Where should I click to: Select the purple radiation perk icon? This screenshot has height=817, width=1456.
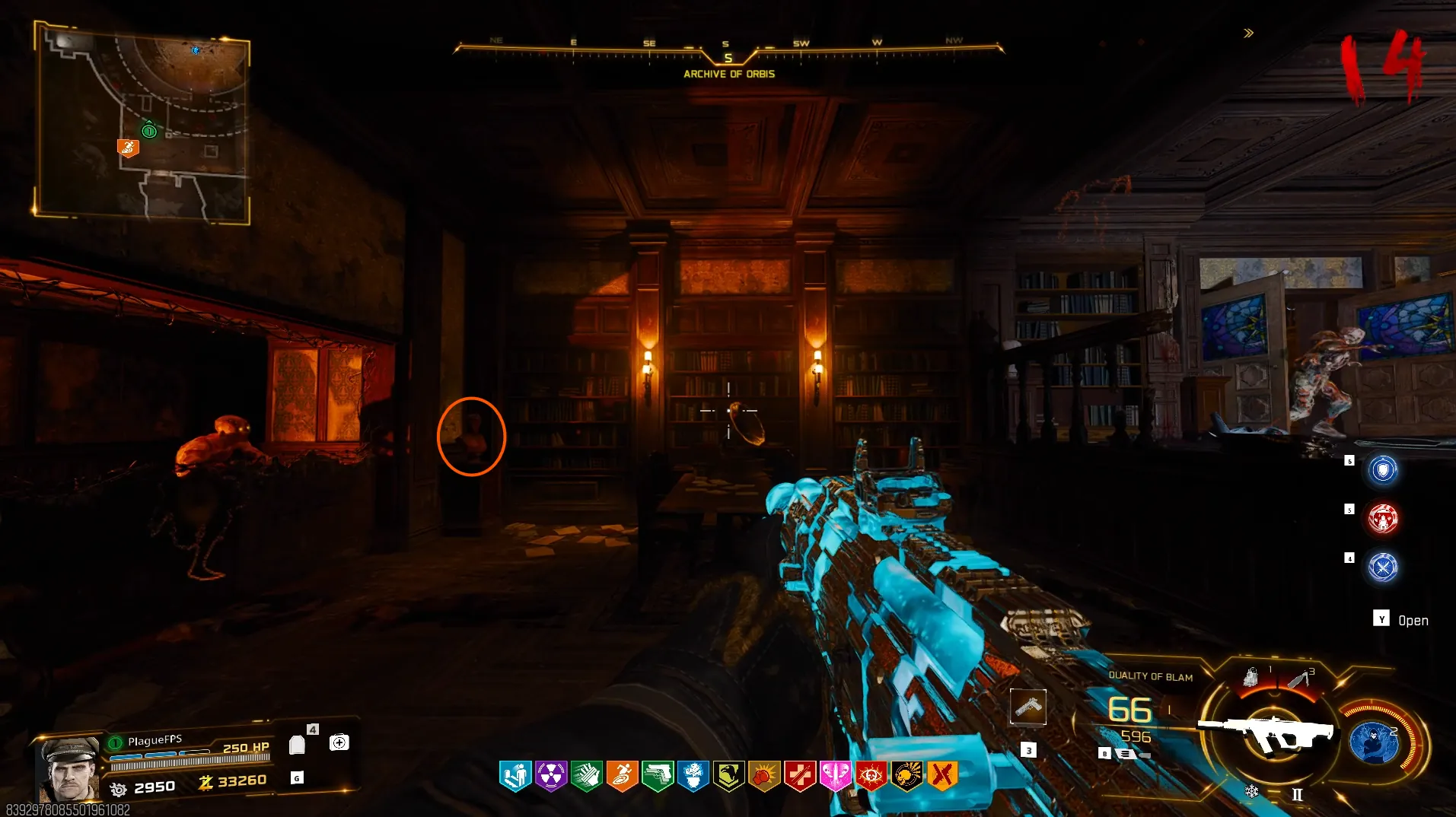[x=551, y=776]
